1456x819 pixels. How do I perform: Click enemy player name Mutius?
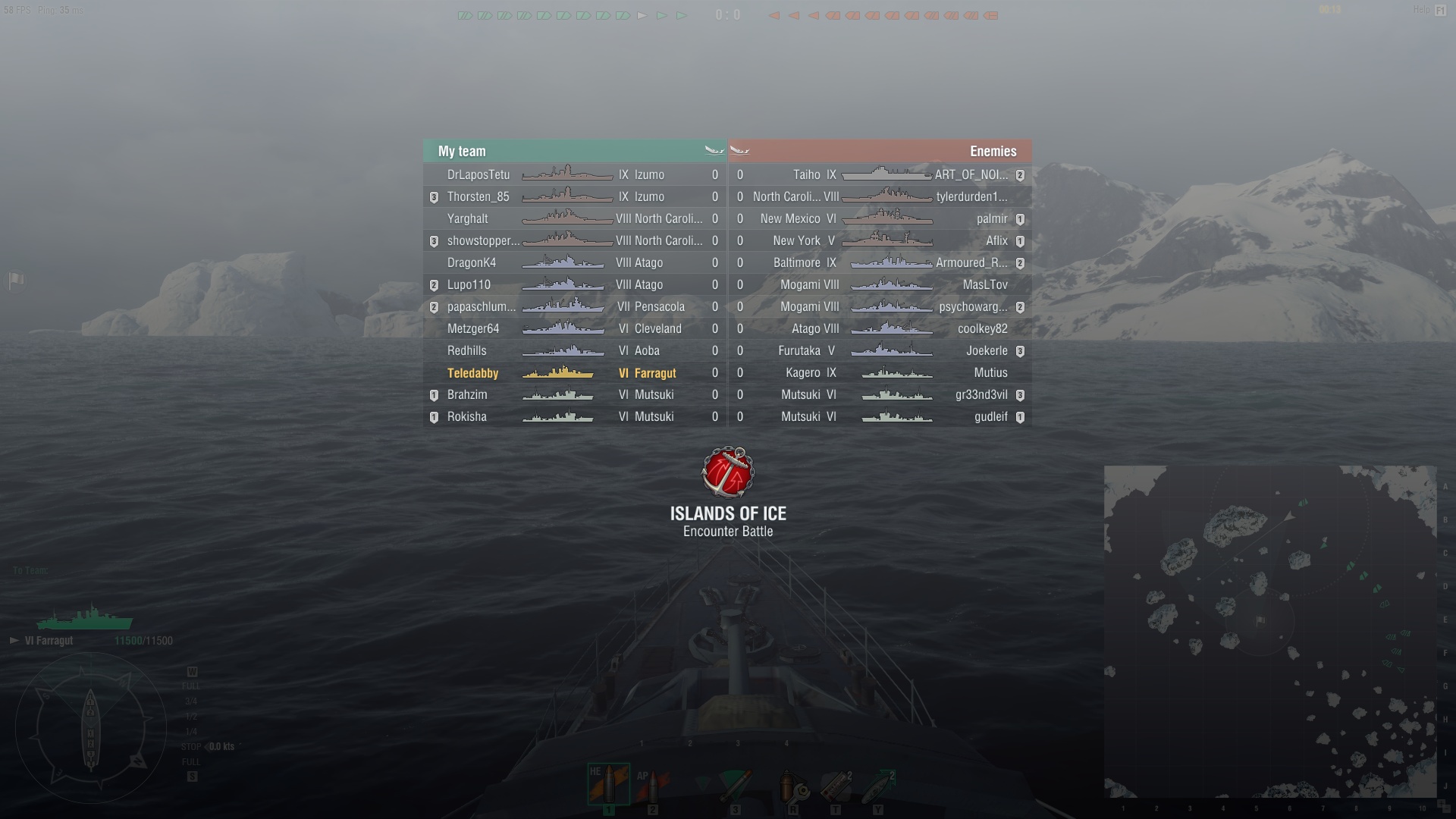click(992, 372)
